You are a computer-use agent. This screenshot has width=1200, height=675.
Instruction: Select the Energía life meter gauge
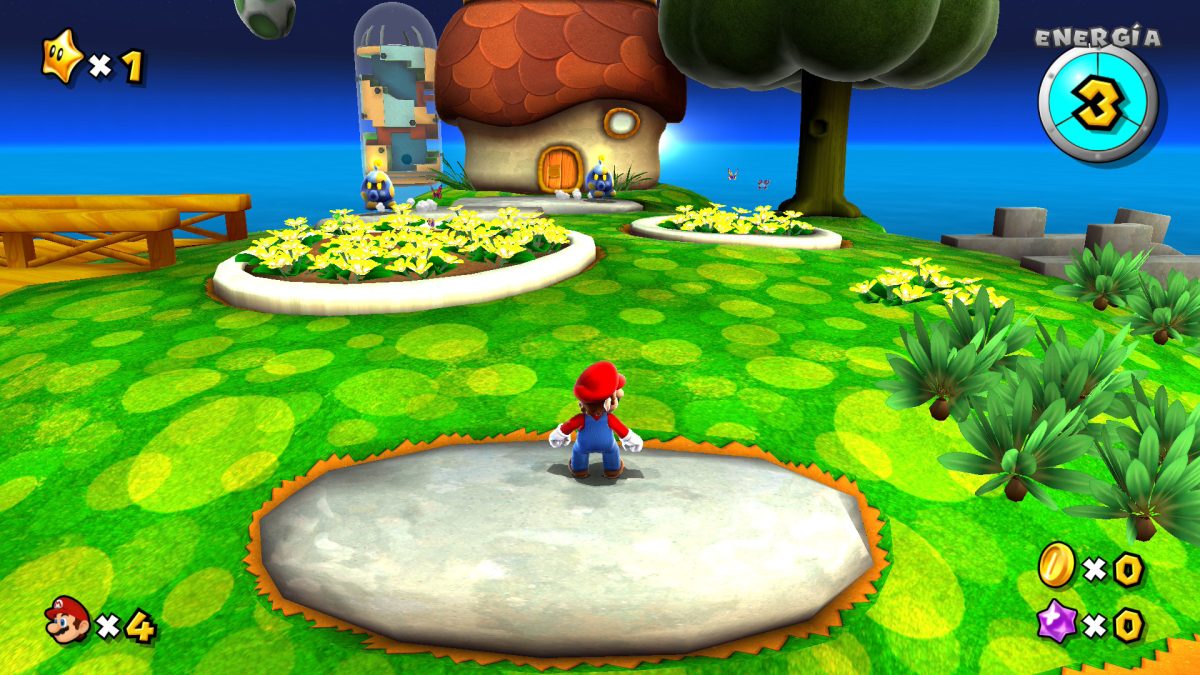[1097, 103]
